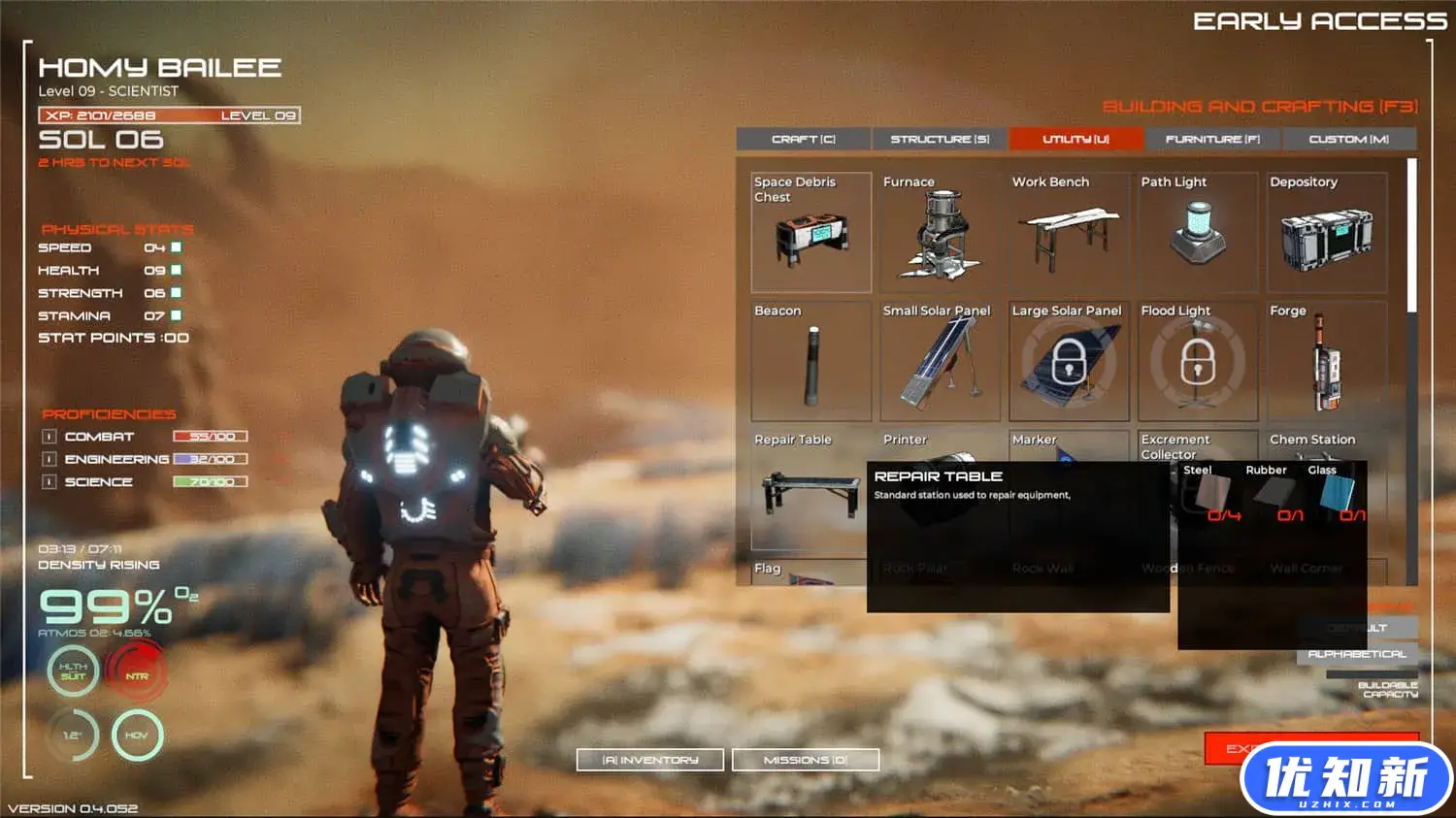This screenshot has width=1456, height=818.
Task: Open the Structure tab
Action: 940,140
